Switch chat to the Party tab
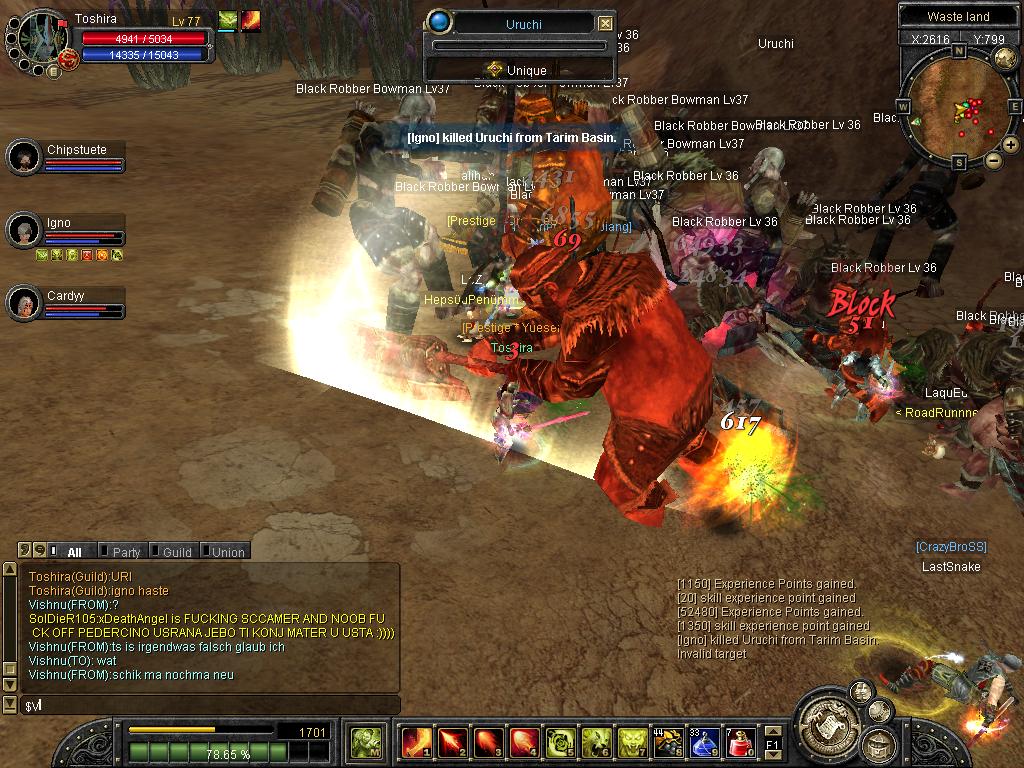This screenshot has height=768, width=1024. [125, 551]
